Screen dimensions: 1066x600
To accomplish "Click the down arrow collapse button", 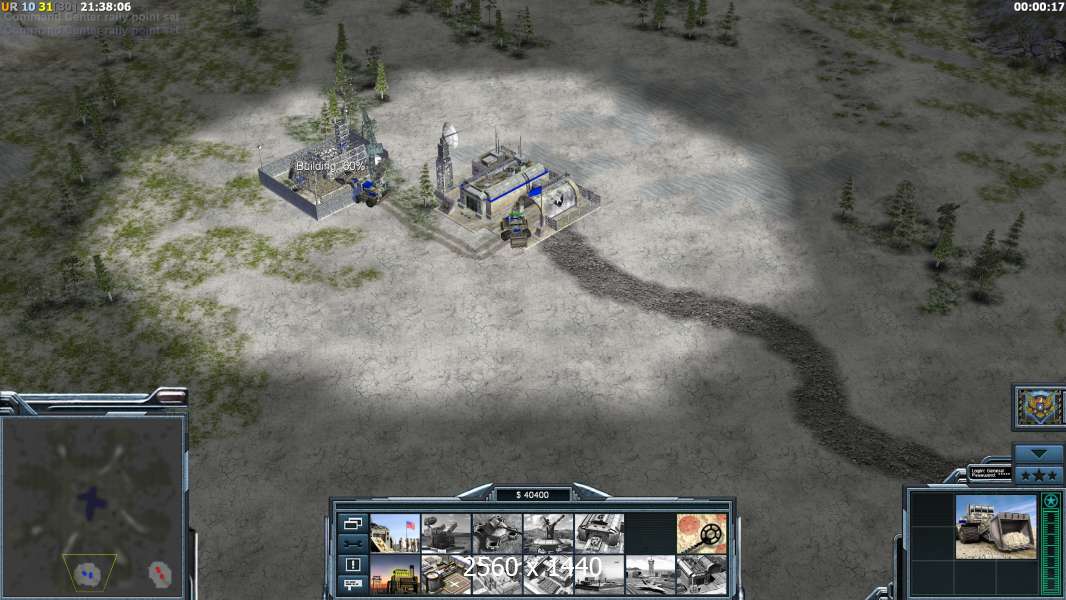I will pos(1038,453).
